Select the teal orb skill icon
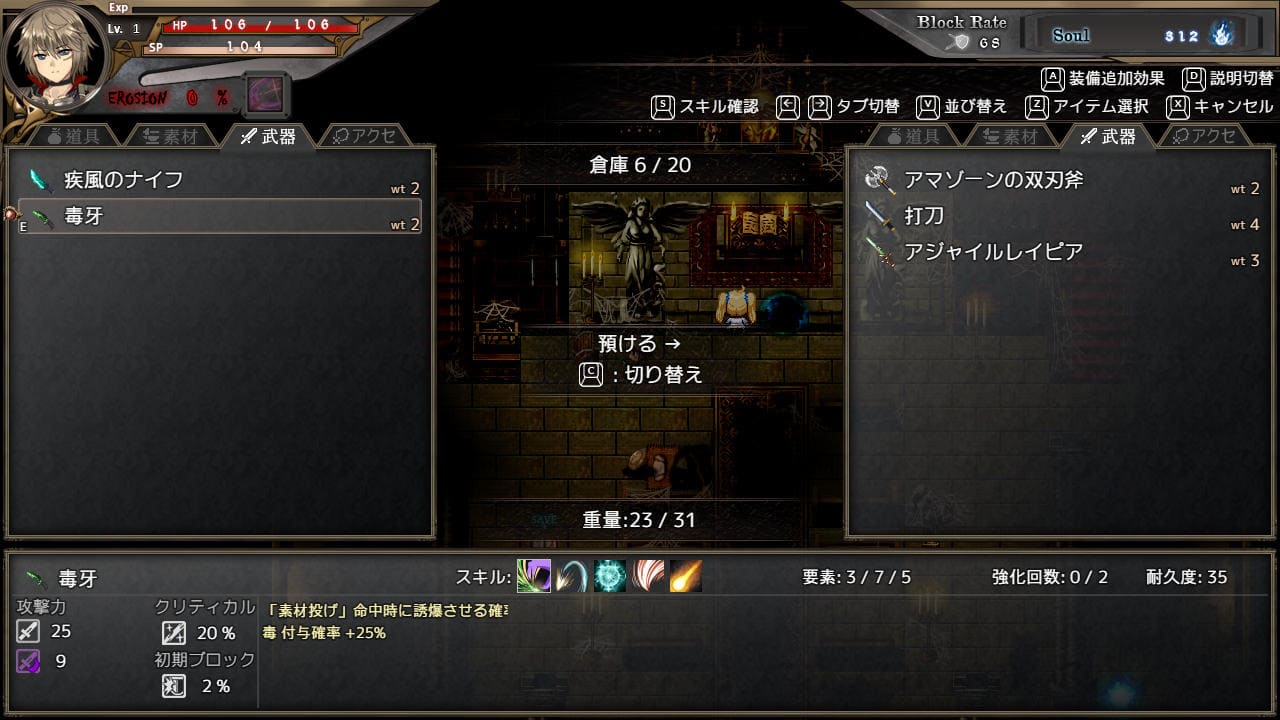The width and height of the screenshot is (1280, 720). pos(610,576)
